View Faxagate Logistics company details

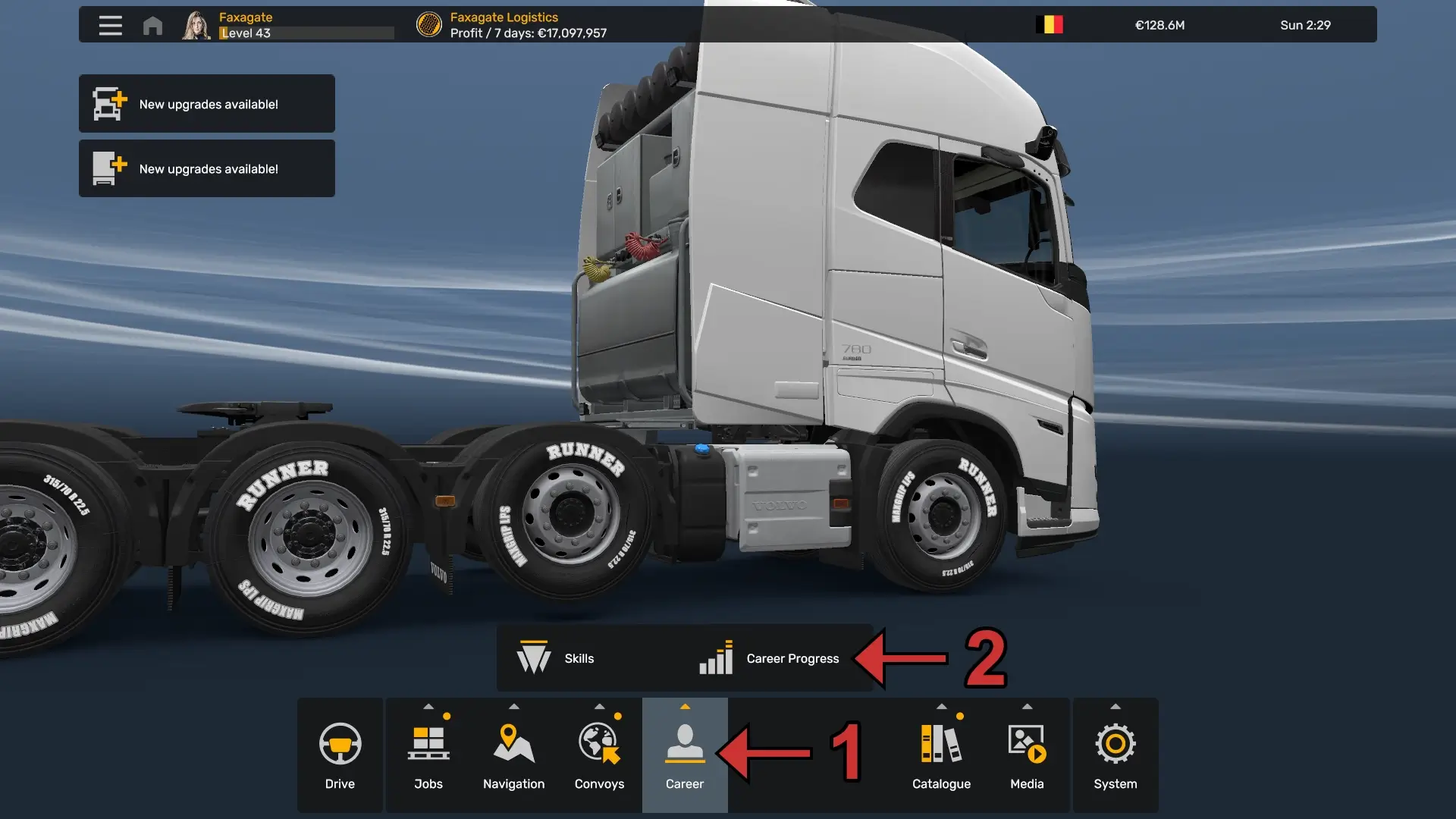click(x=504, y=25)
